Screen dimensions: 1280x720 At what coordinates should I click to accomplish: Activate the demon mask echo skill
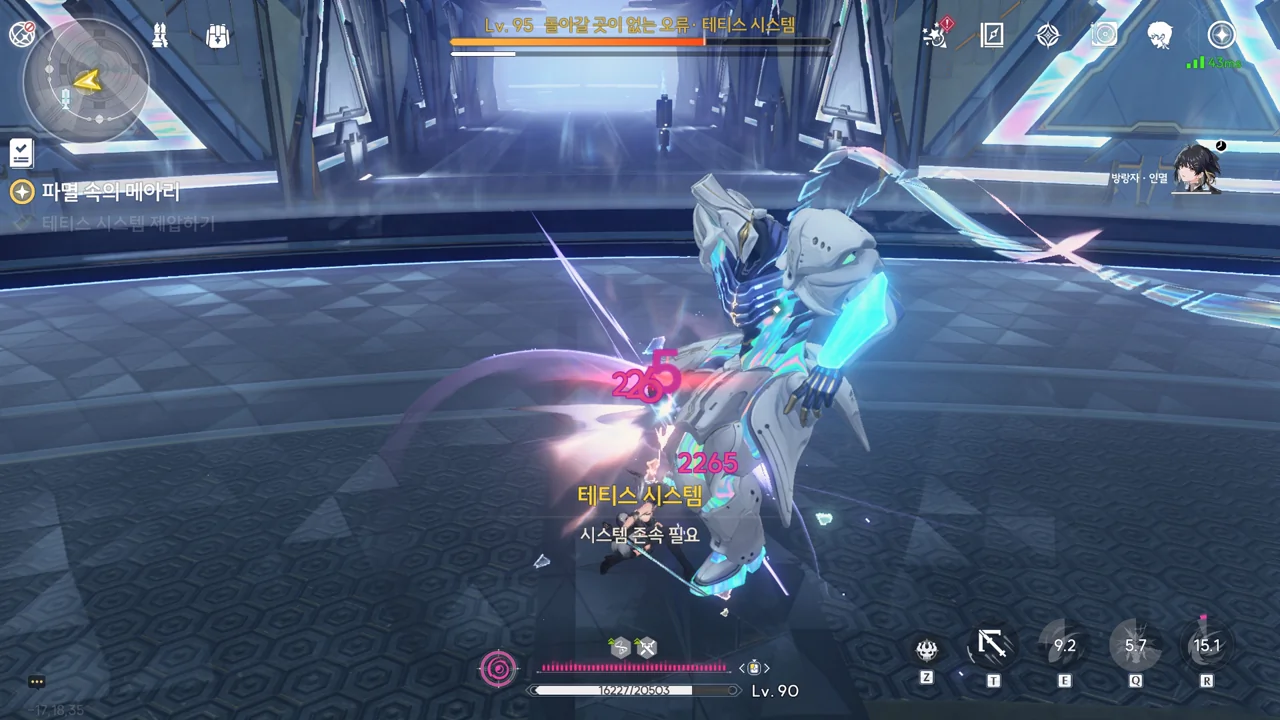[927, 649]
